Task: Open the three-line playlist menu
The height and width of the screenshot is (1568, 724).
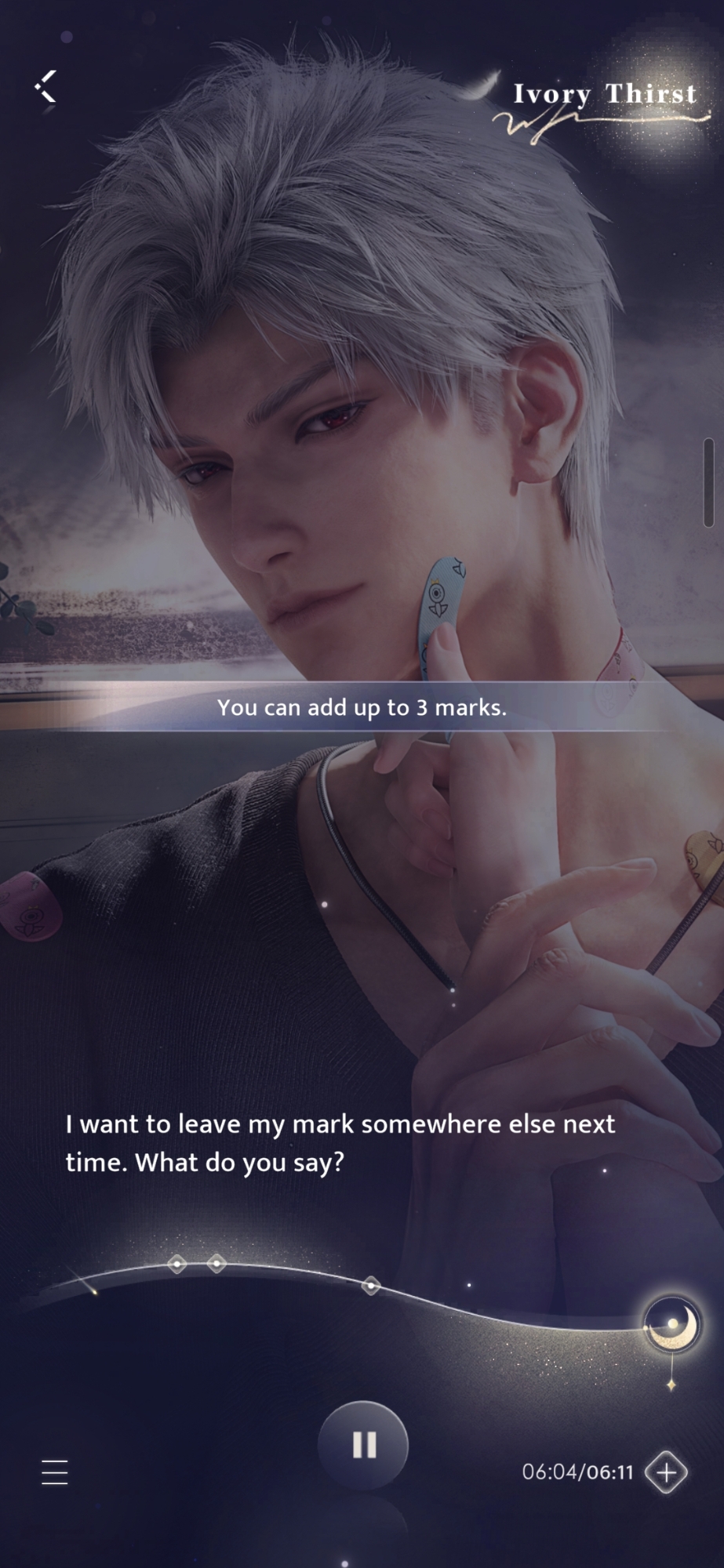Action: 55,1472
